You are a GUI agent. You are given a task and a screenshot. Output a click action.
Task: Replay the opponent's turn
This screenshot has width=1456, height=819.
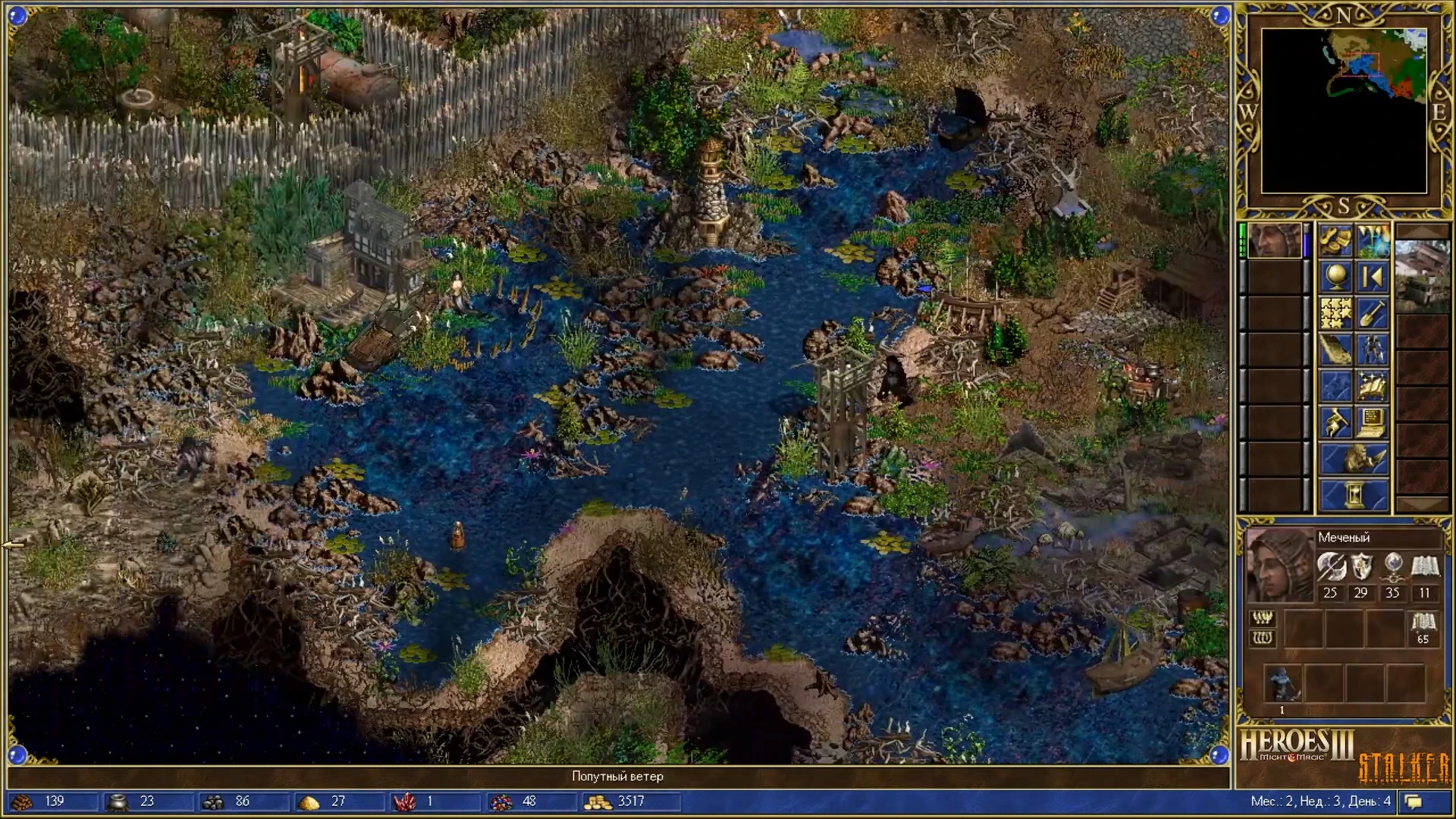pos(1373,275)
